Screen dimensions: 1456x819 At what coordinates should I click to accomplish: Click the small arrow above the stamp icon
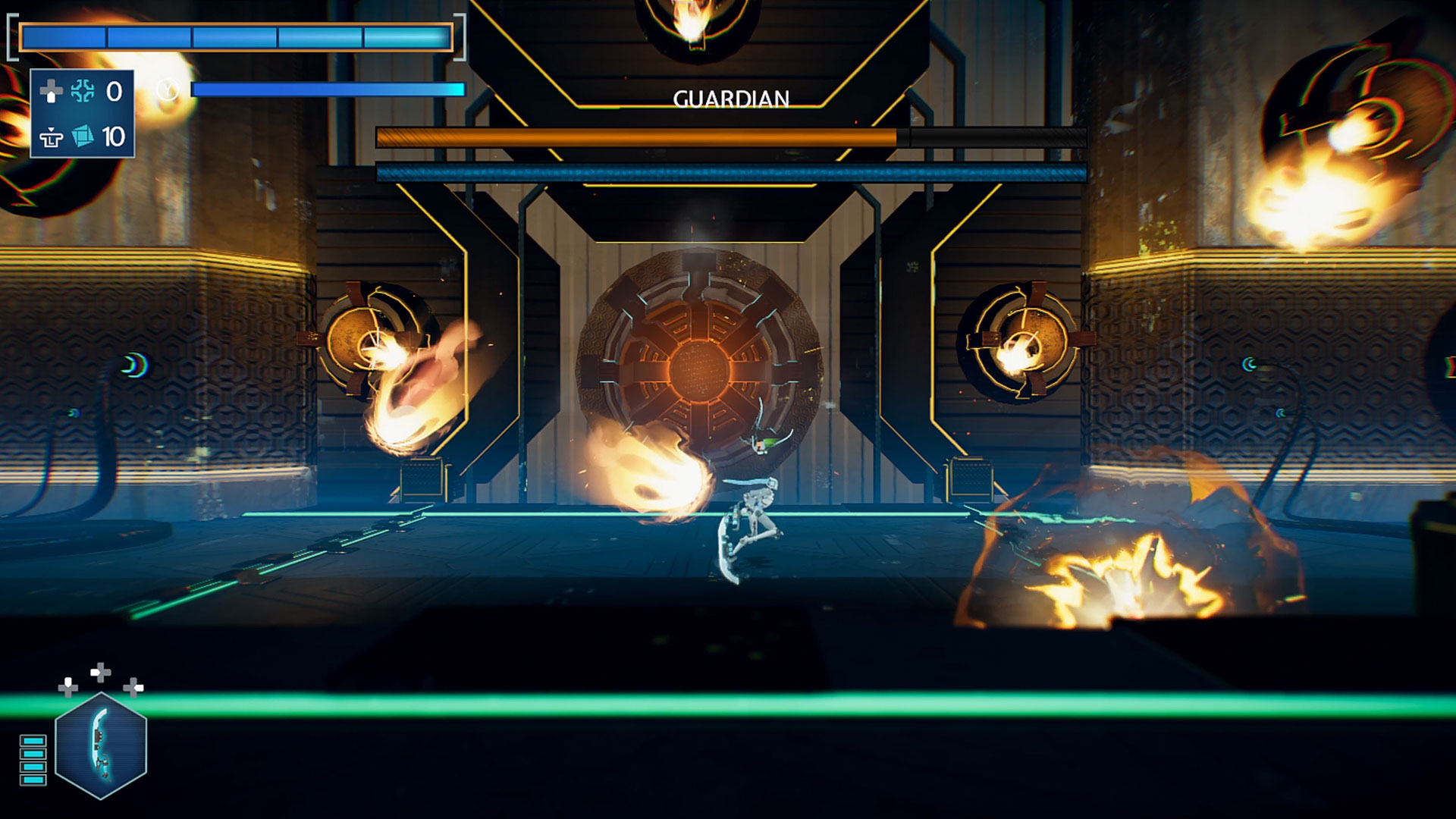(51, 129)
